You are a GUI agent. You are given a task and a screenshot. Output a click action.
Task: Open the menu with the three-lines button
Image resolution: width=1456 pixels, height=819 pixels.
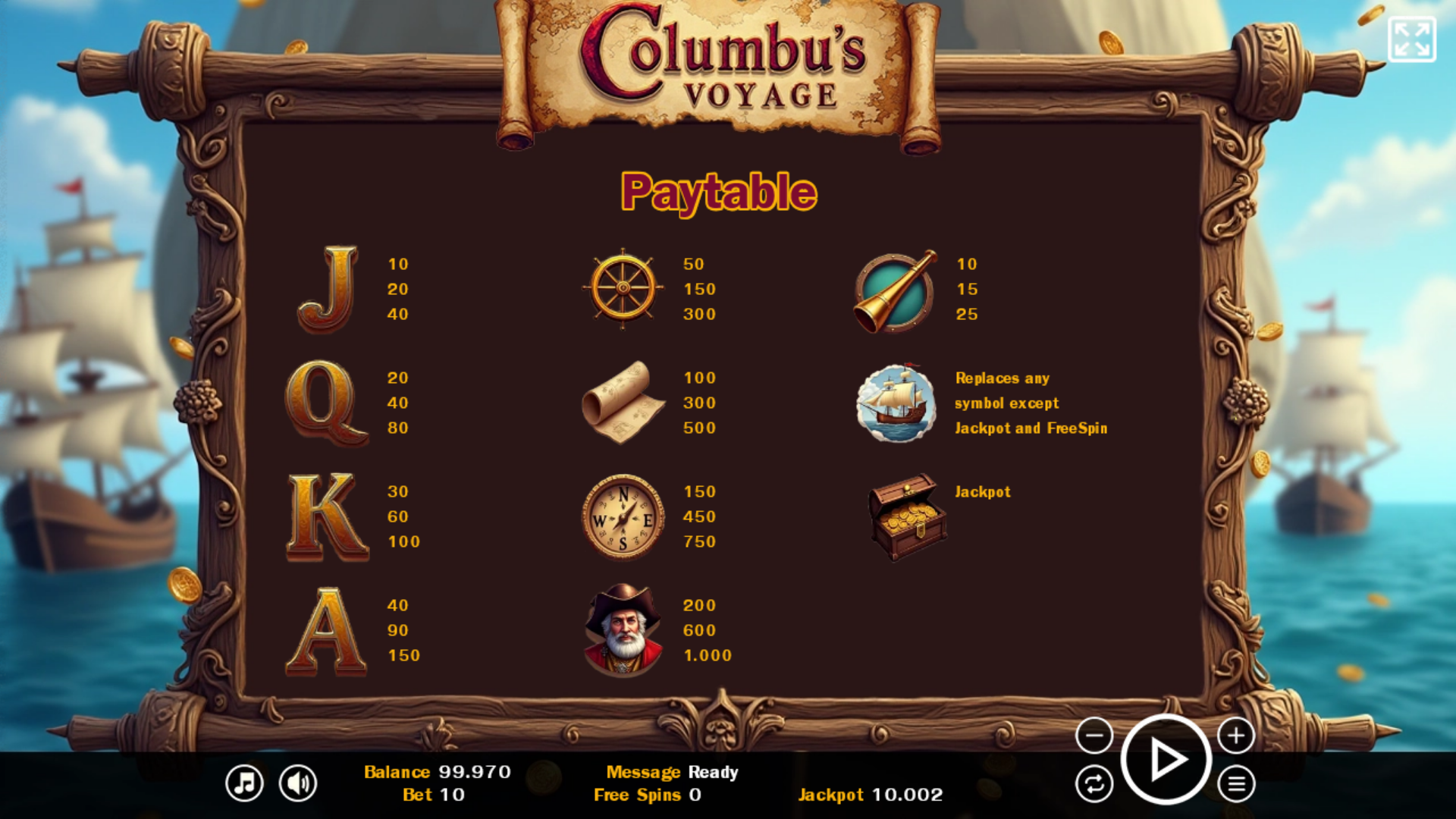point(1236,784)
